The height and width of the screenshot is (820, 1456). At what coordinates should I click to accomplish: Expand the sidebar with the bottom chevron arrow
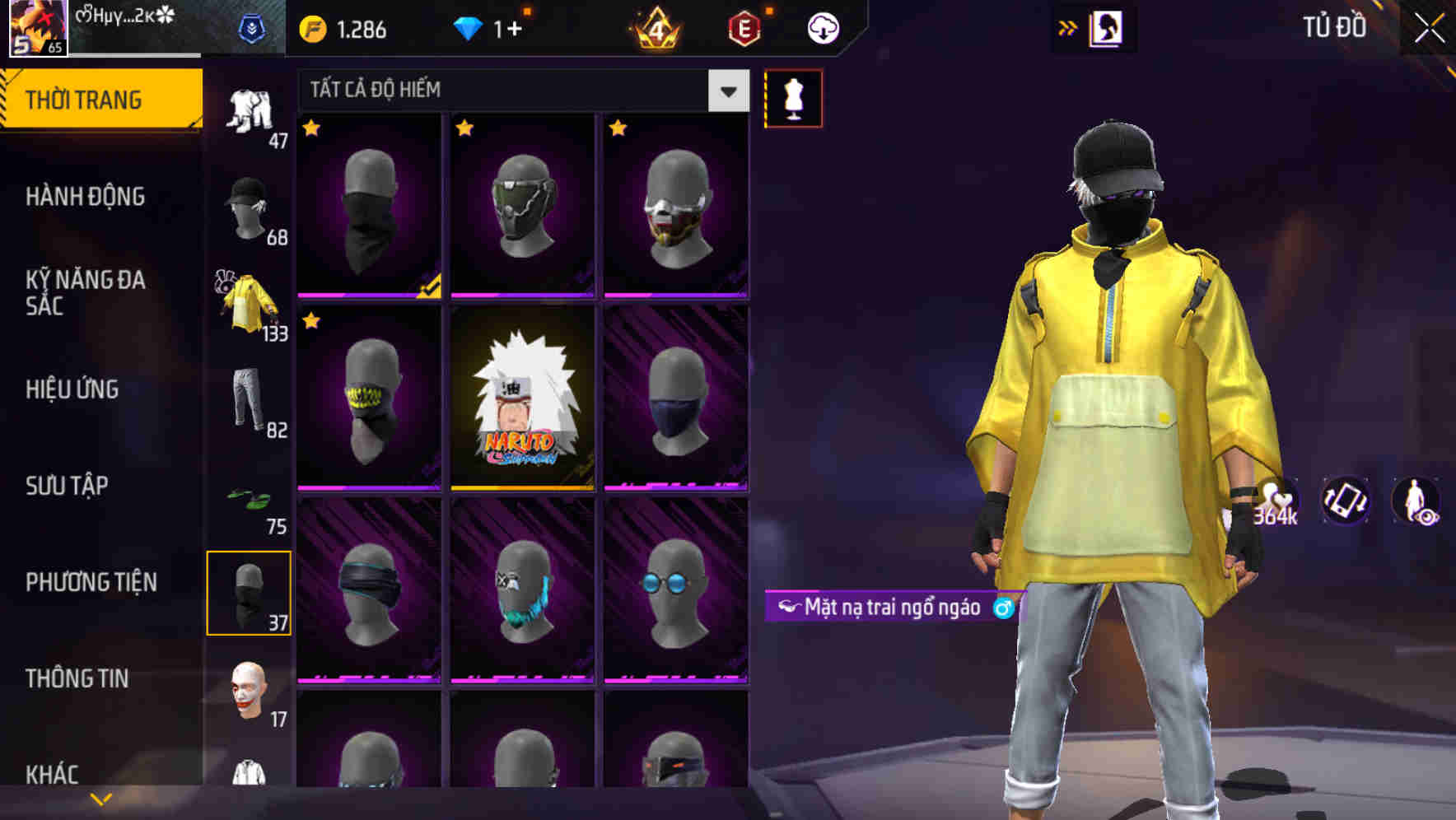(x=100, y=797)
